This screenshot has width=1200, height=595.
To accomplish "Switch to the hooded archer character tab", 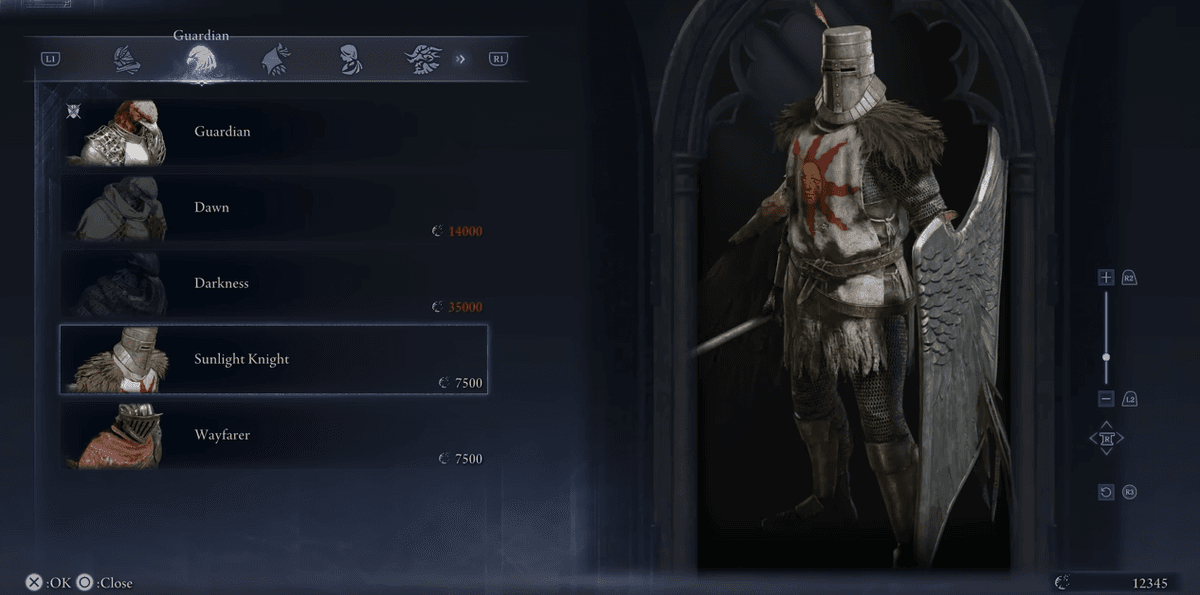I will point(274,59).
